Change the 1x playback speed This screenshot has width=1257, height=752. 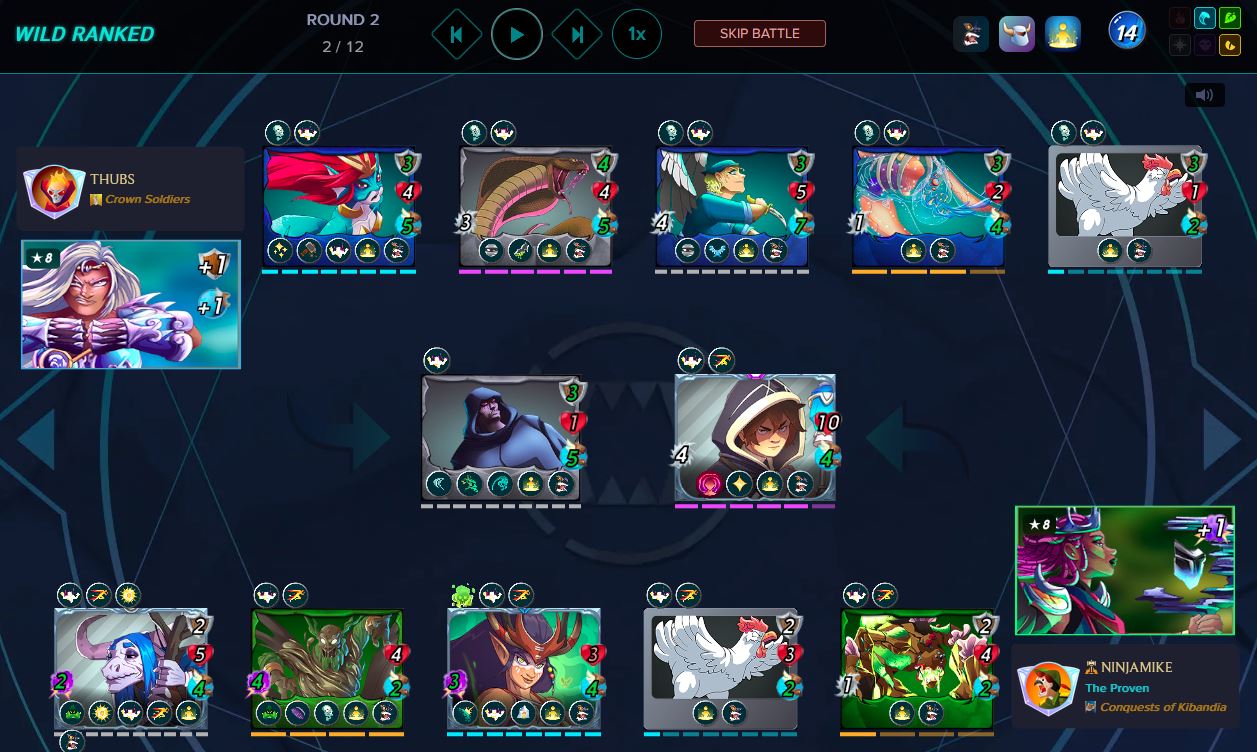click(x=636, y=34)
